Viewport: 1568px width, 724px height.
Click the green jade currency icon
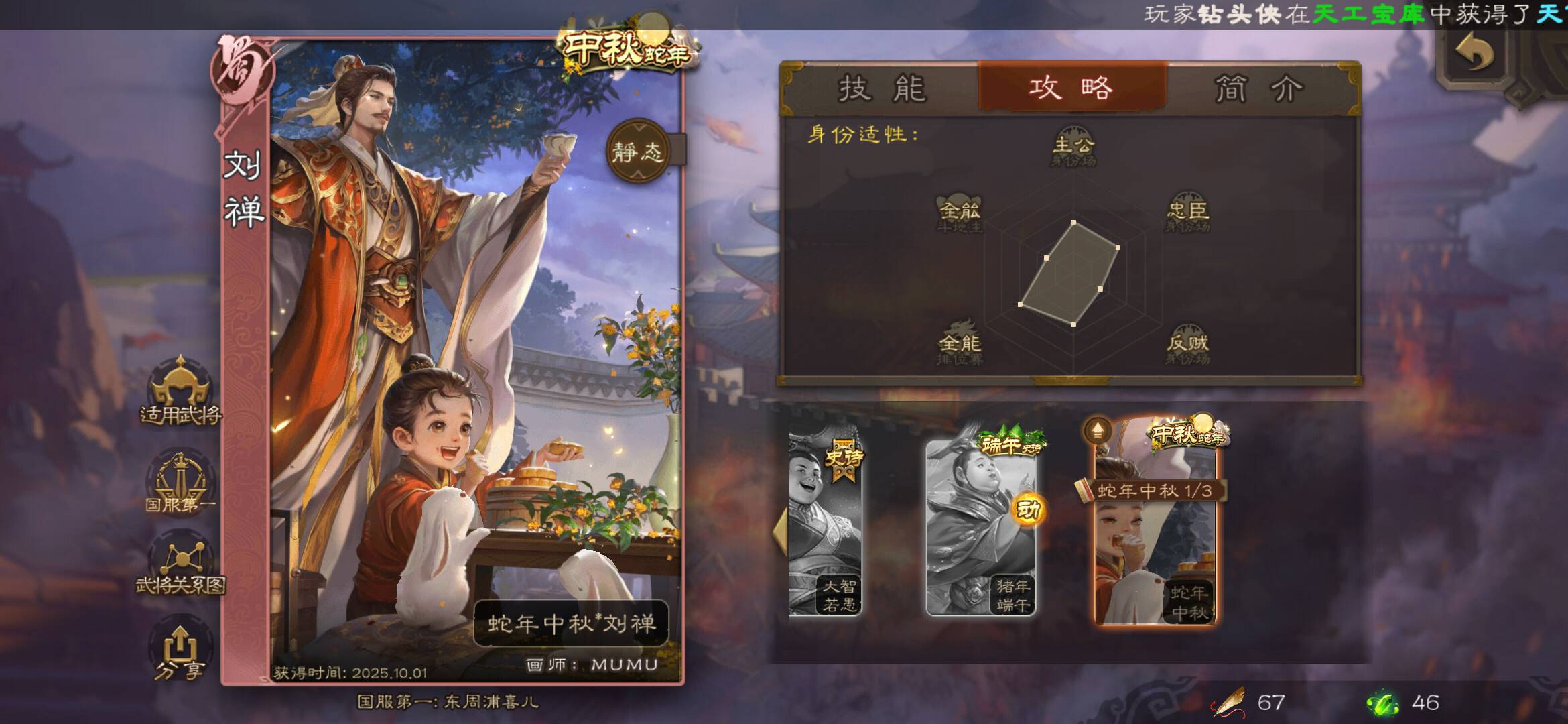pos(1382,703)
